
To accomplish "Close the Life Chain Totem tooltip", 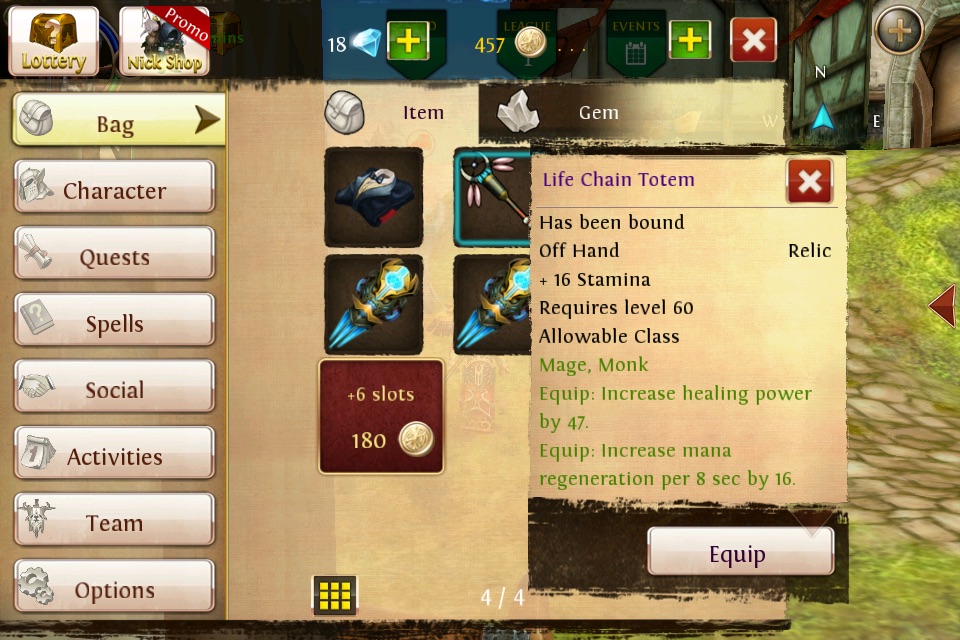I will click(809, 181).
